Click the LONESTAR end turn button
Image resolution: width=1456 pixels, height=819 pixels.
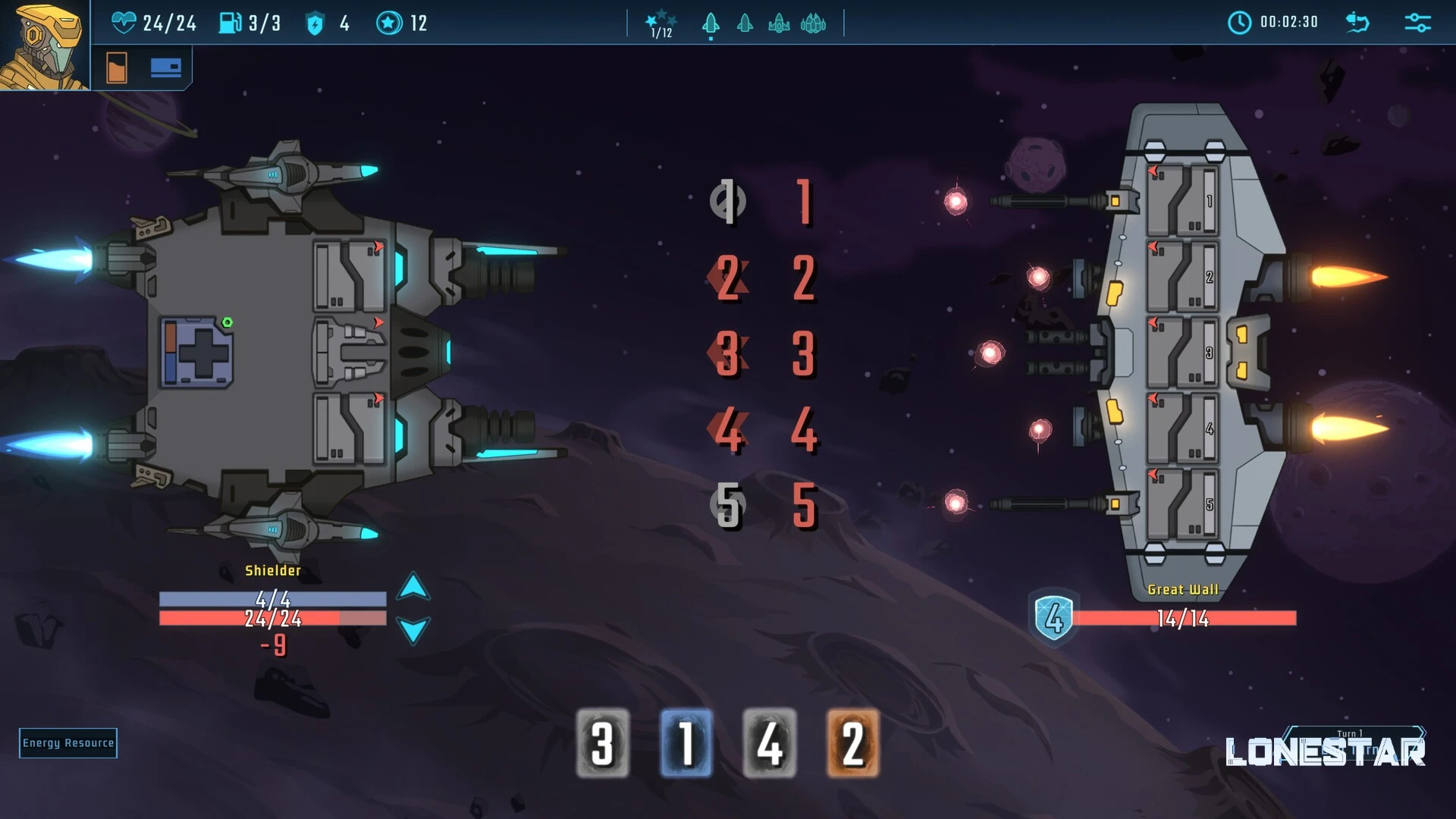point(1325,751)
